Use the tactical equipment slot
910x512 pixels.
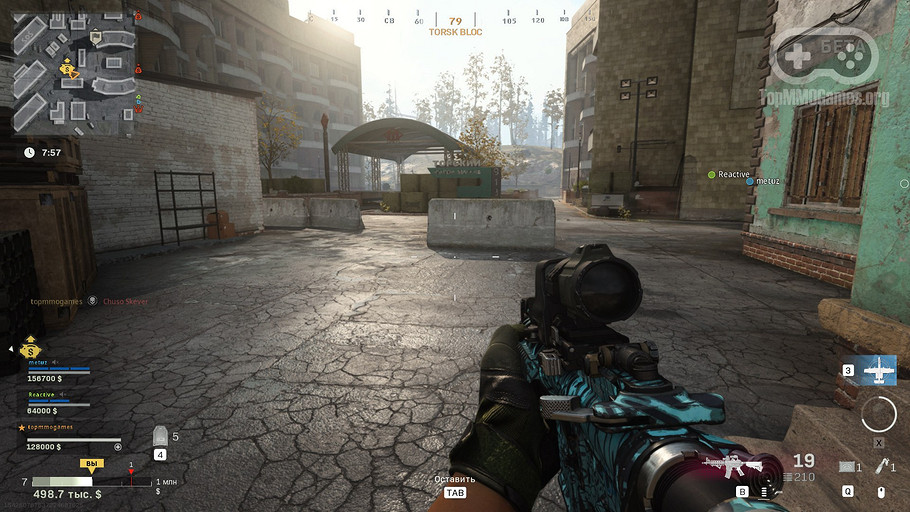[x=849, y=467]
